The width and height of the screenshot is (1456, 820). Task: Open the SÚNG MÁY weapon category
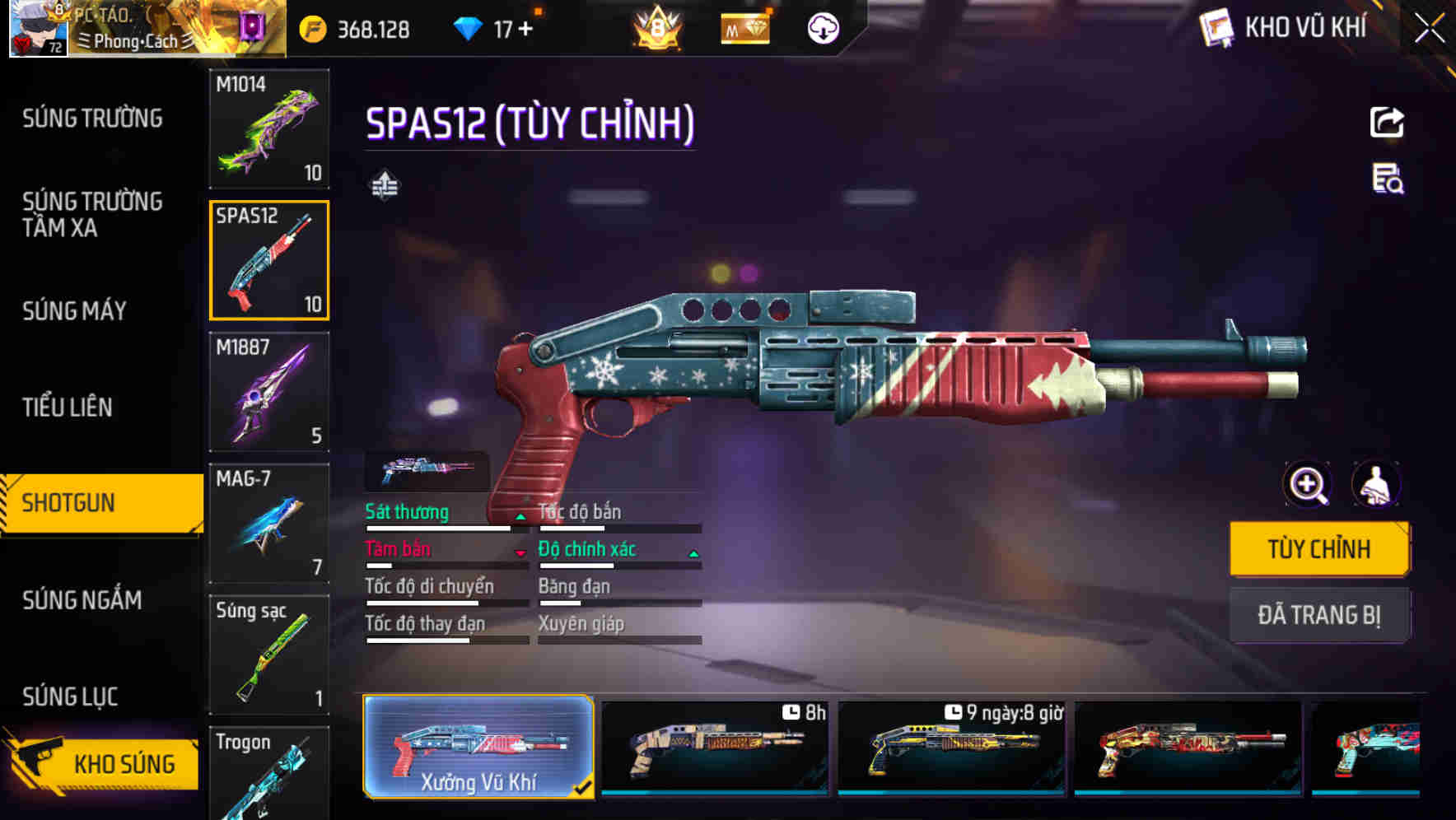[x=74, y=311]
